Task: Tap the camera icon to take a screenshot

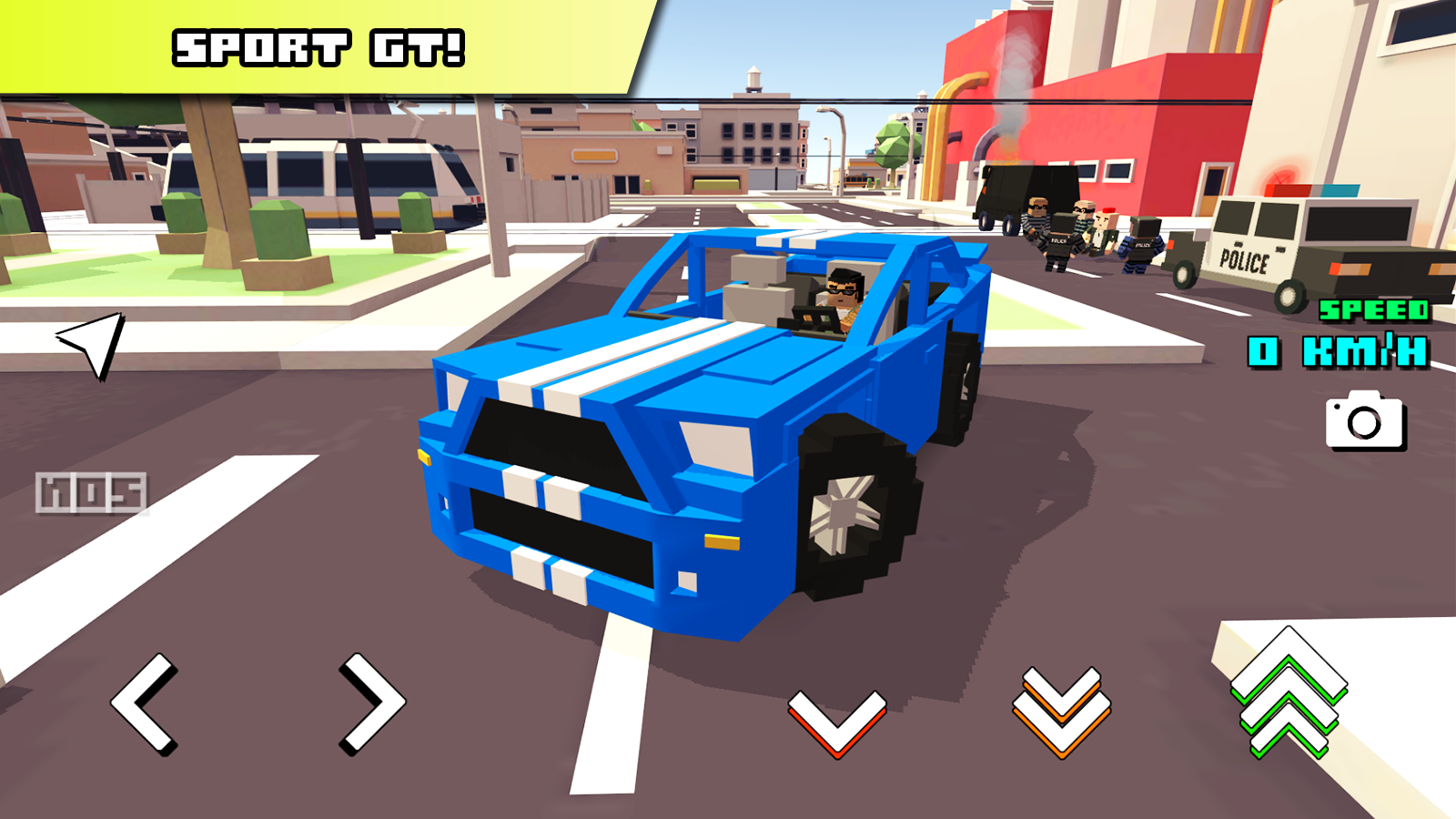Action: click(1364, 424)
